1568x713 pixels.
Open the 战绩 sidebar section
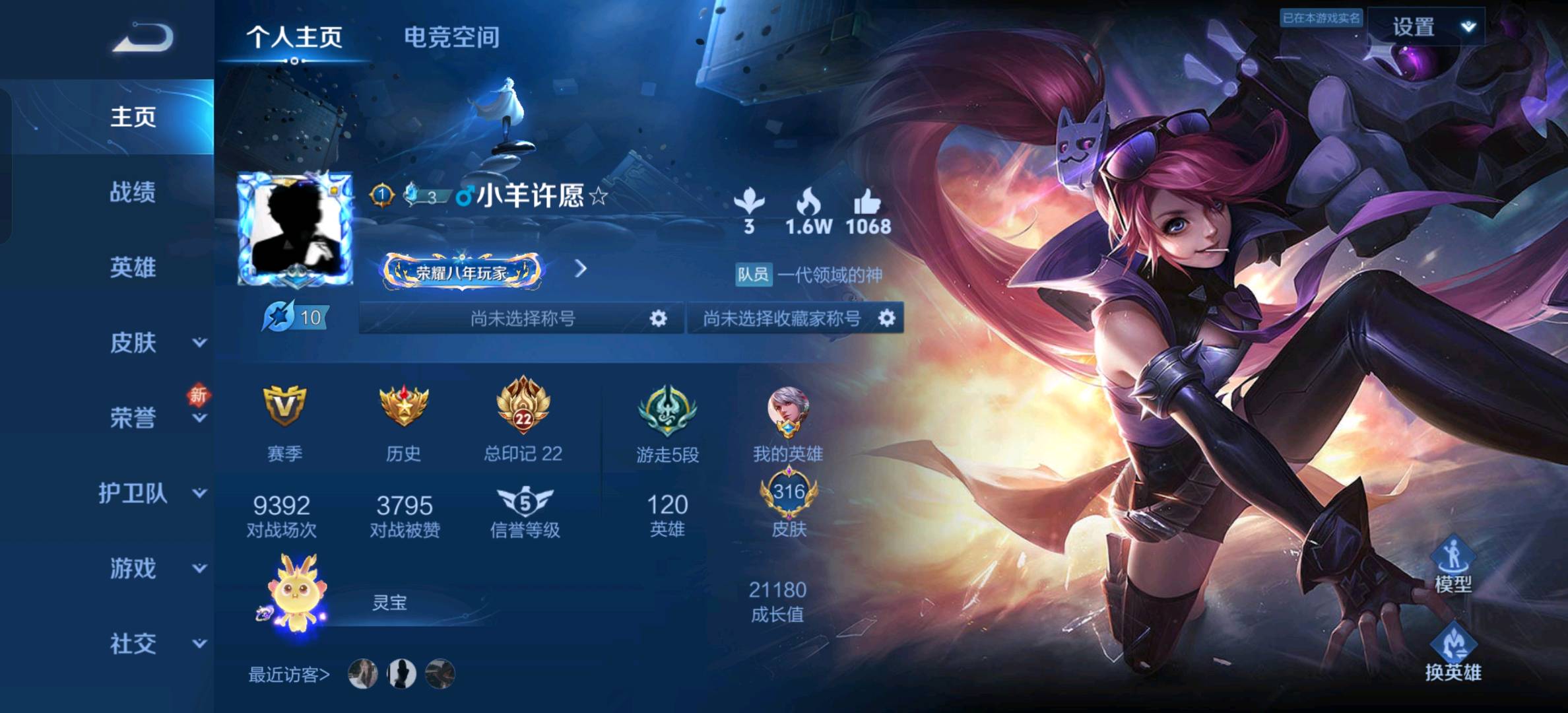pyautogui.click(x=133, y=192)
